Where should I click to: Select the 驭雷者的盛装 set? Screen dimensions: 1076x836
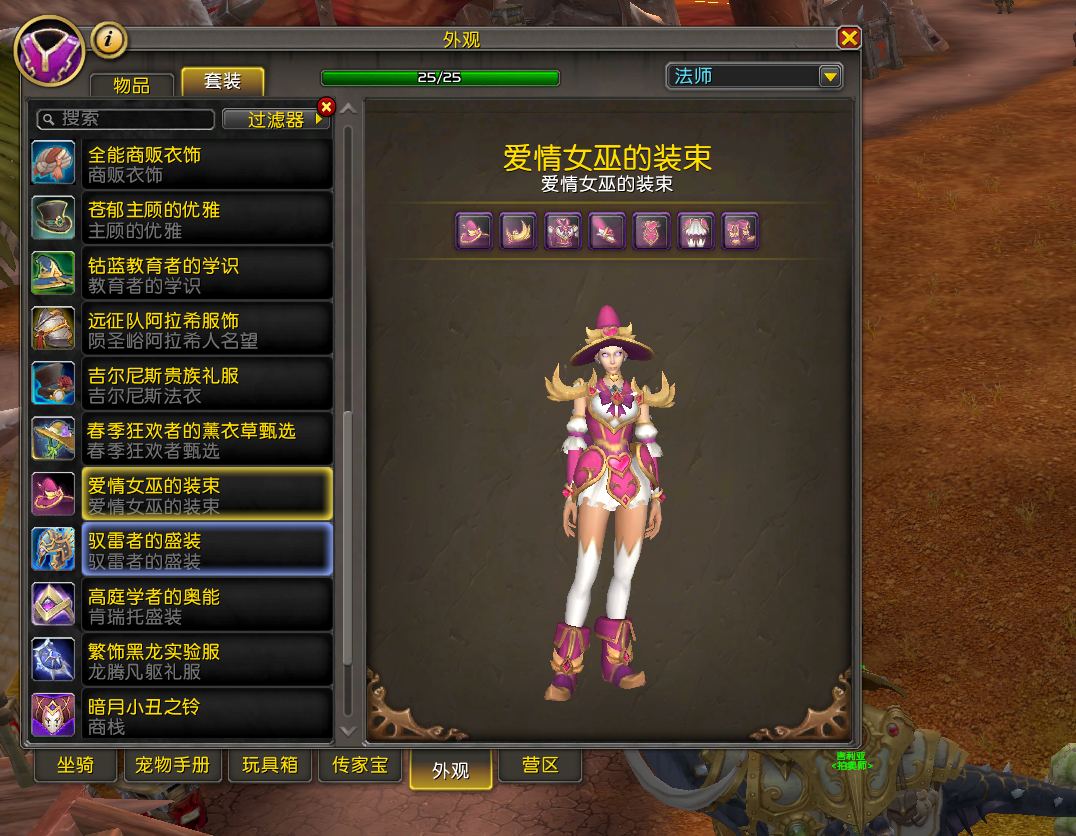pos(181,550)
